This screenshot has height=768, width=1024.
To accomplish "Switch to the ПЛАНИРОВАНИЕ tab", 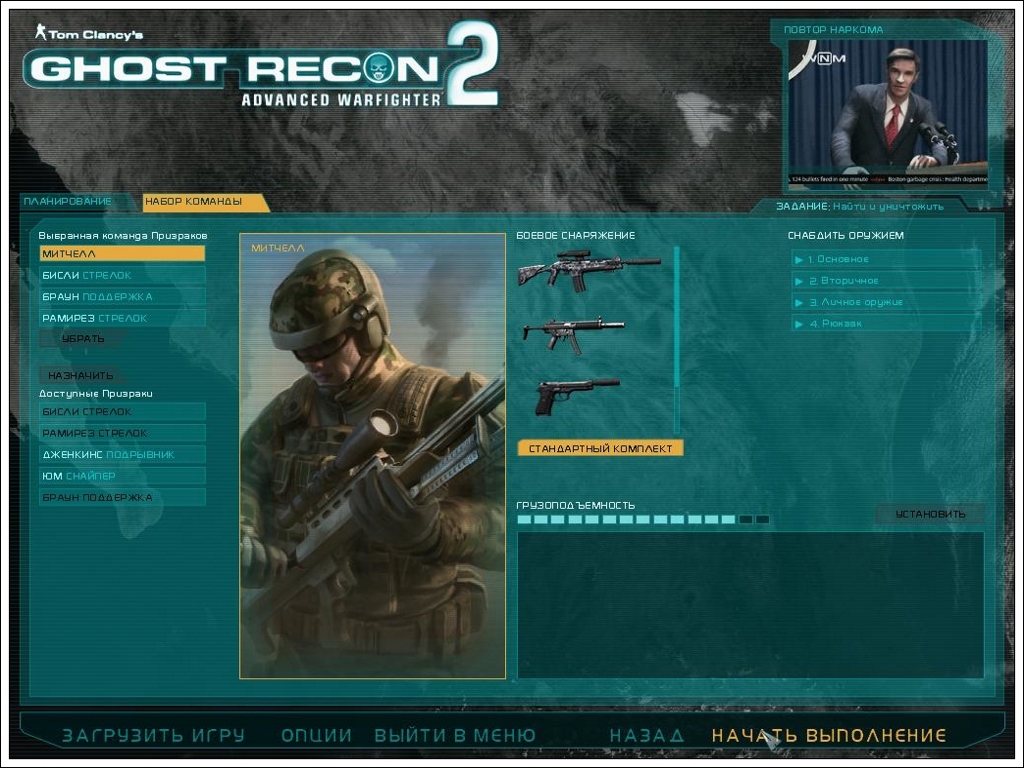I will pos(68,201).
